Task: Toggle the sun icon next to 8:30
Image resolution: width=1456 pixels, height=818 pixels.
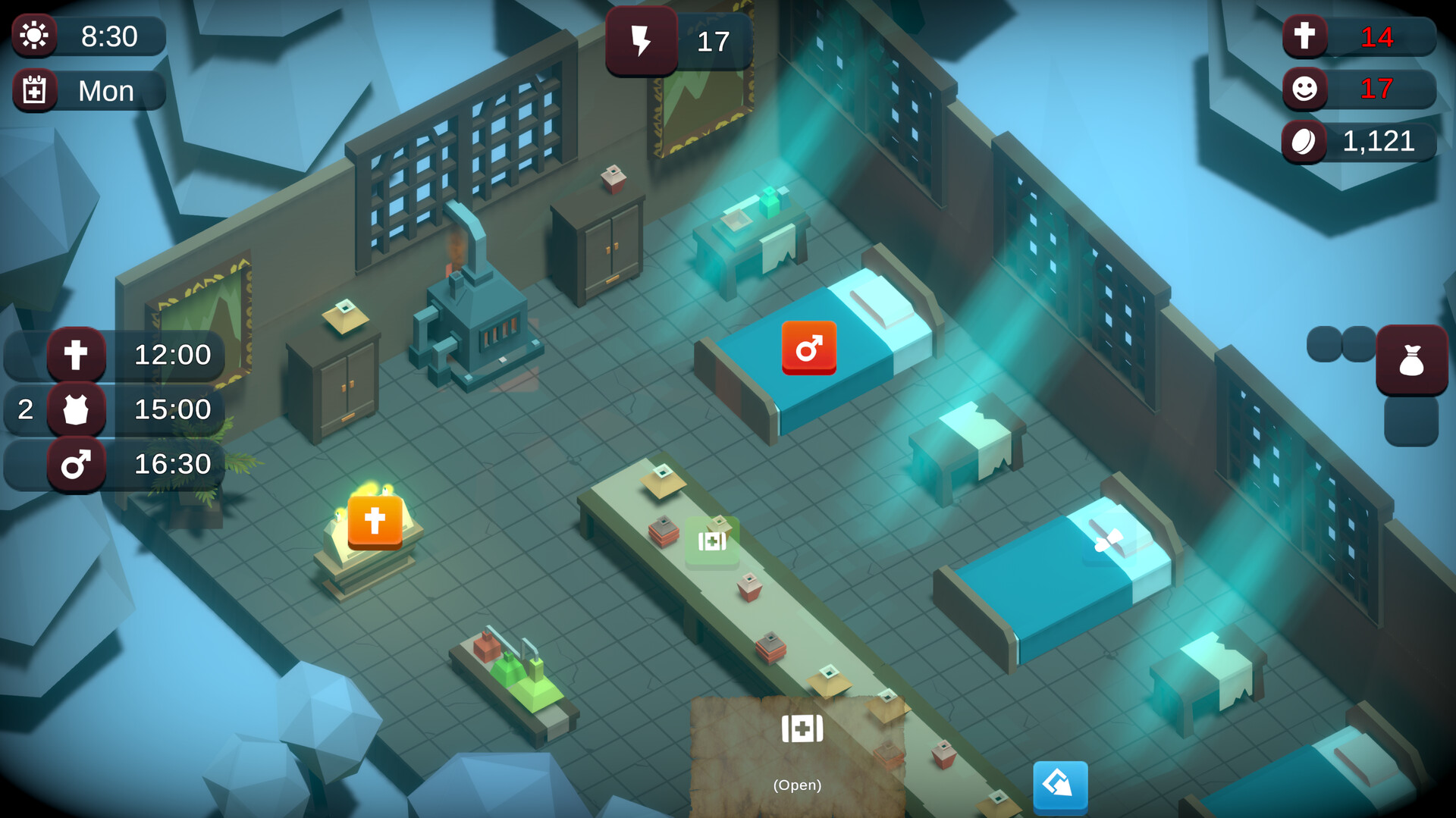Action: point(35,36)
